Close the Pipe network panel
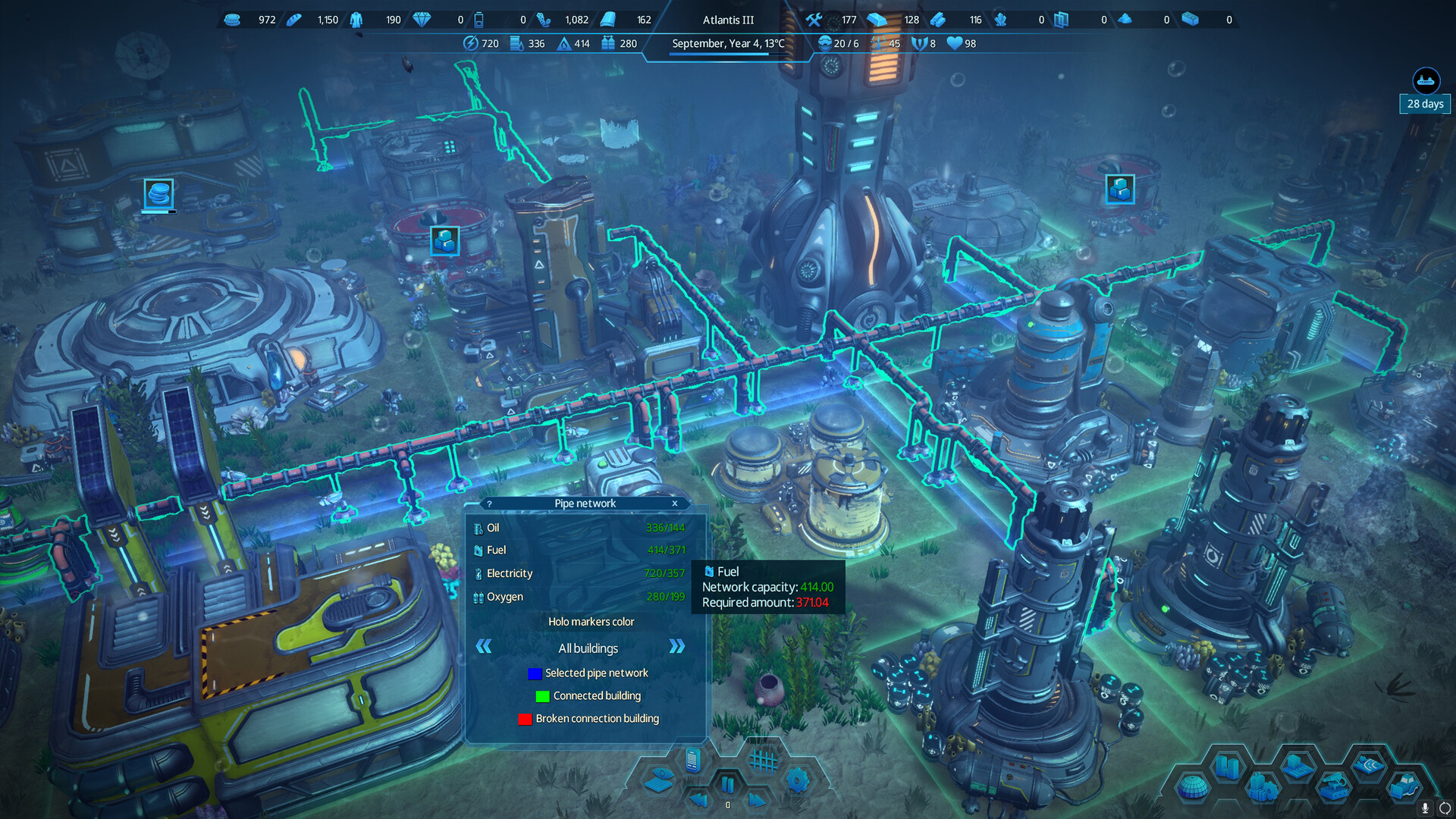The height and width of the screenshot is (819, 1456). click(674, 504)
